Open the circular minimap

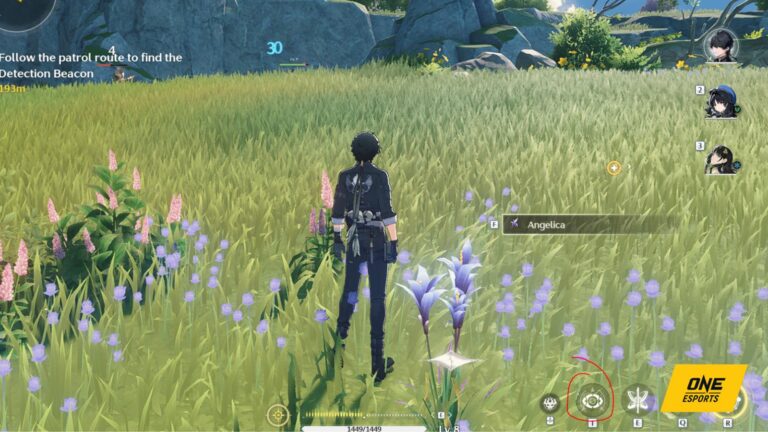[x=22, y=10]
